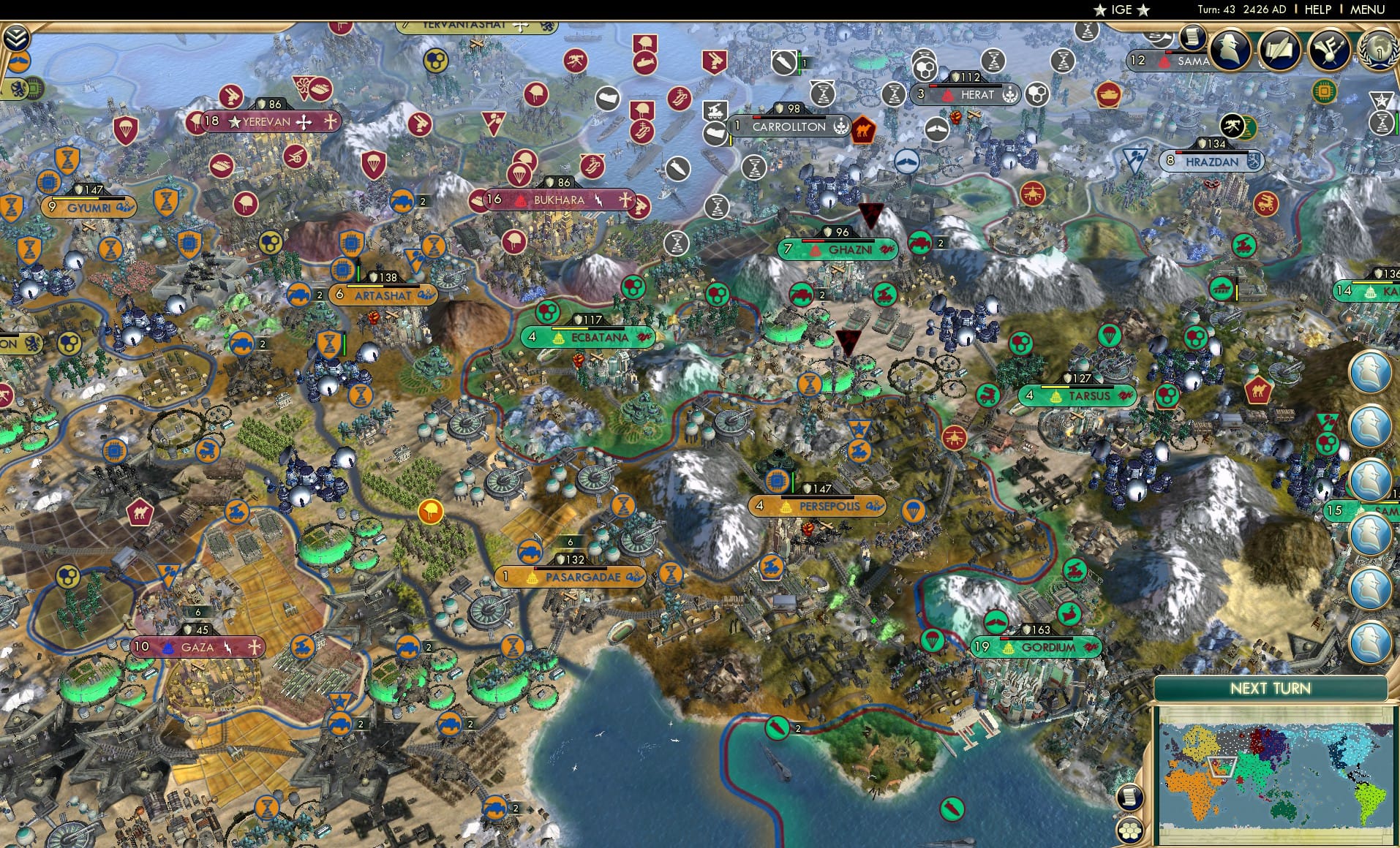Click Samarkand's red city health bar
Image resolution: width=1400 pixels, height=848 pixels.
coord(1169,52)
